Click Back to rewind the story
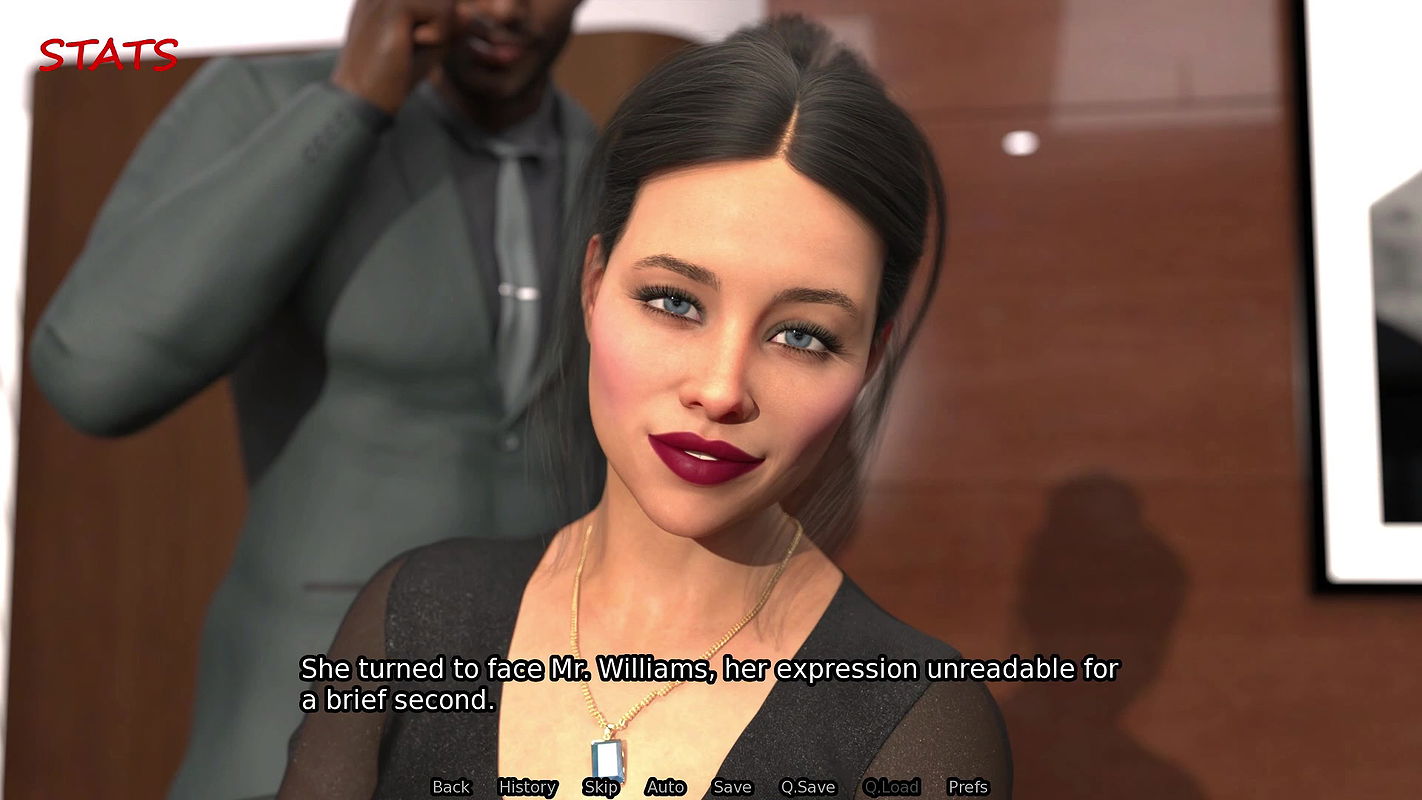Viewport: 1422px width, 800px height. point(450,787)
